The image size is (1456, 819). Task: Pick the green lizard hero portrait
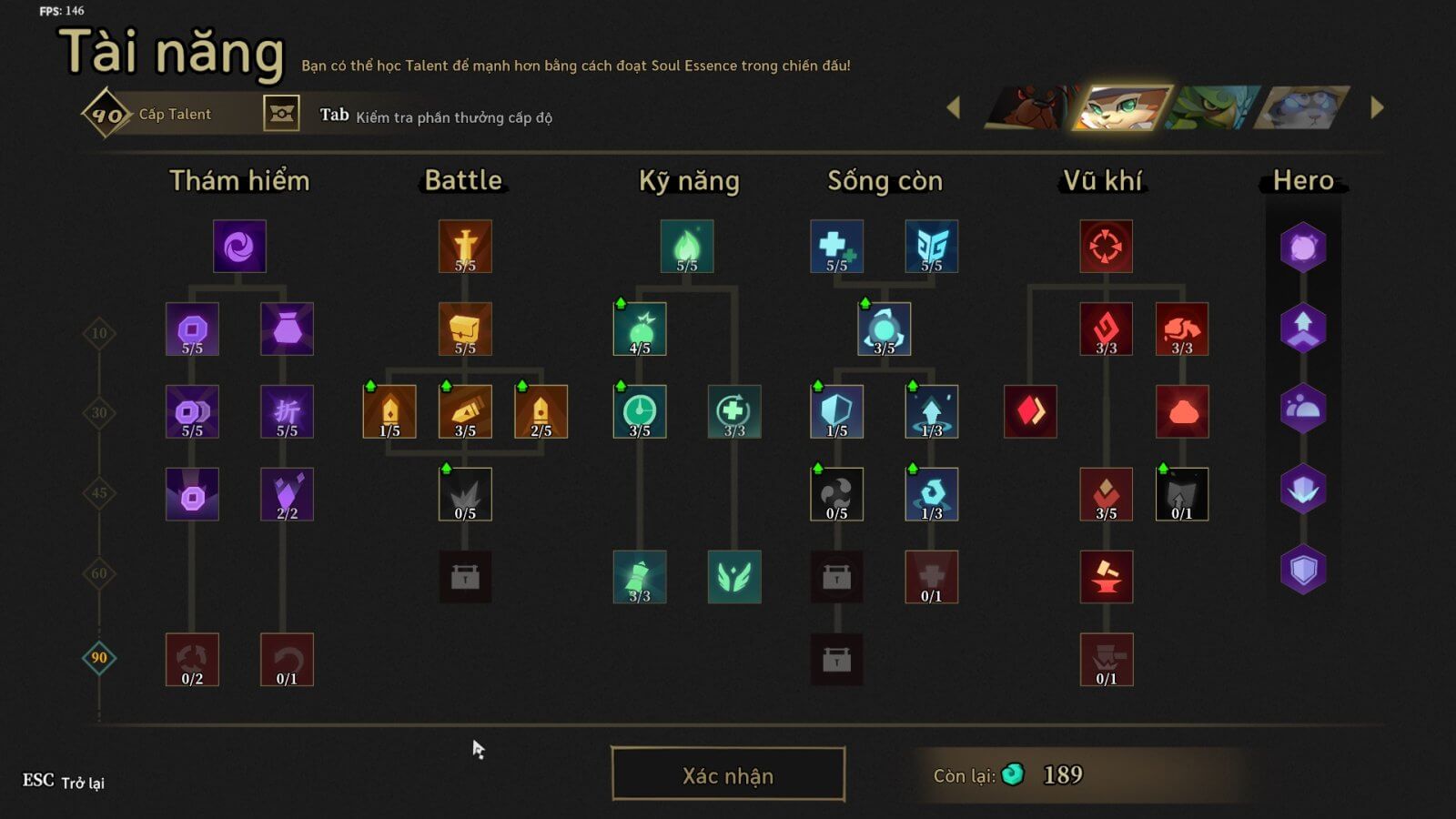(x=1215, y=108)
